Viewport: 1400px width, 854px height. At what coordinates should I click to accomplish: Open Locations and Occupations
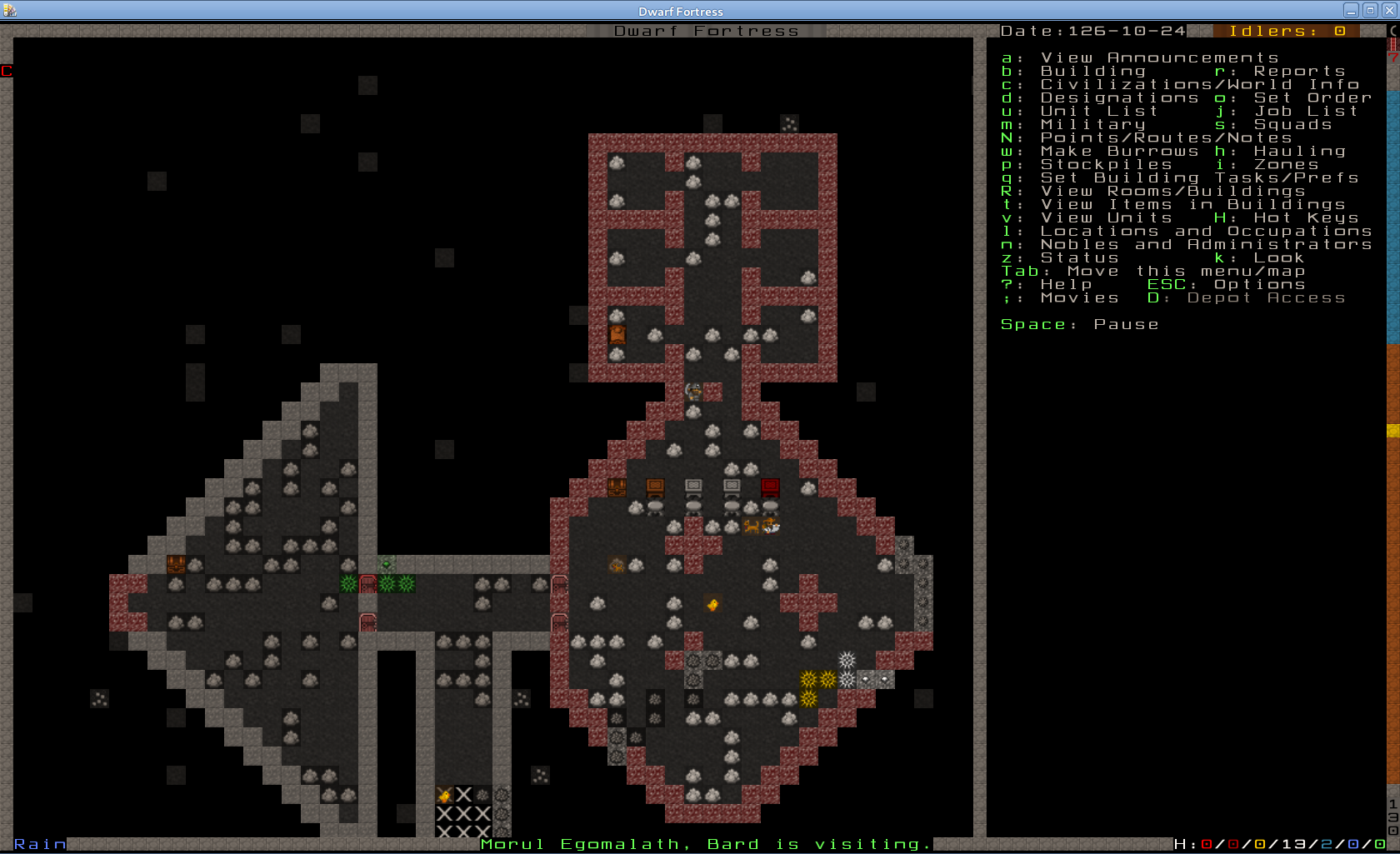pyautogui.click(x=1205, y=231)
